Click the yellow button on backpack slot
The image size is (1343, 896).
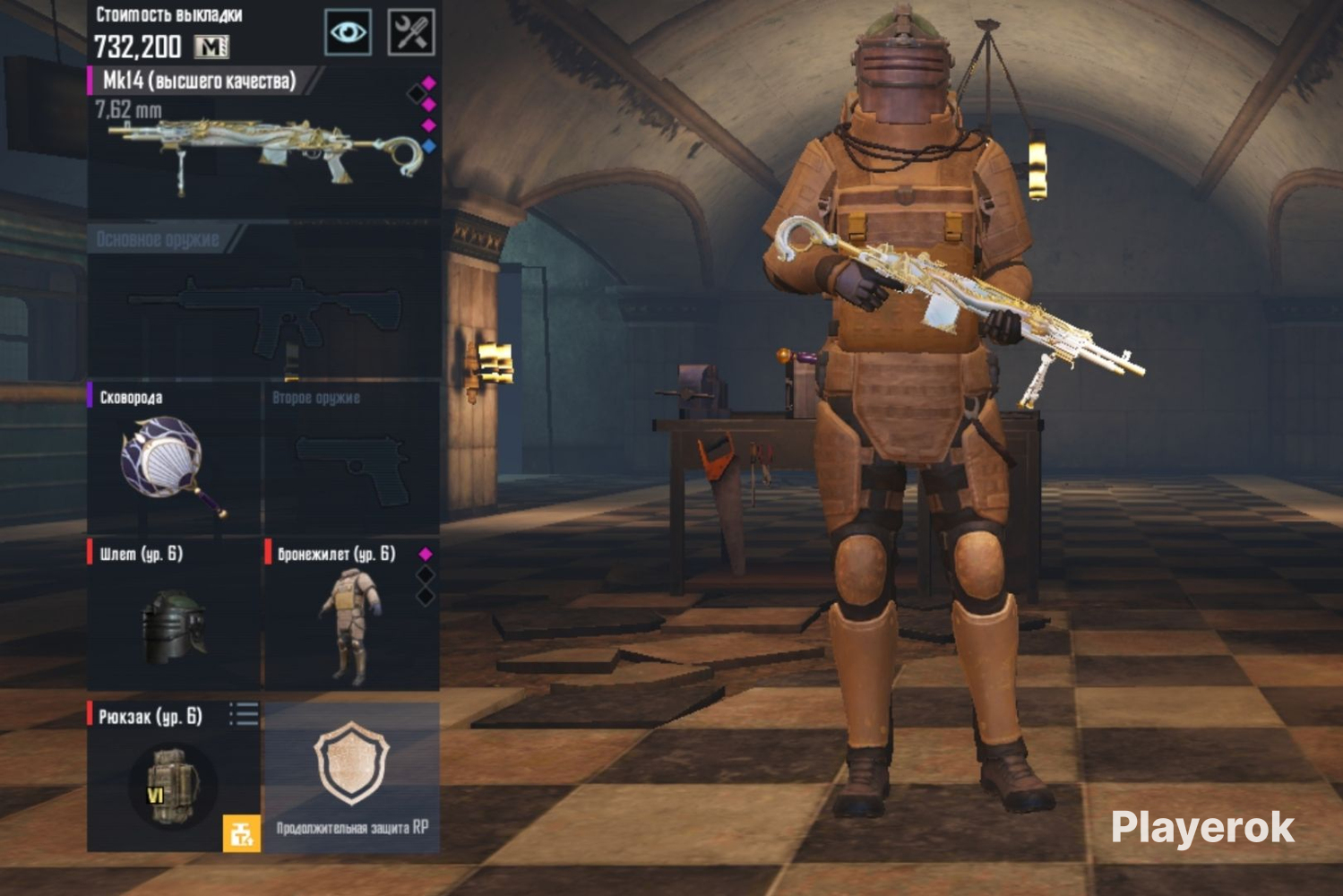click(x=241, y=833)
